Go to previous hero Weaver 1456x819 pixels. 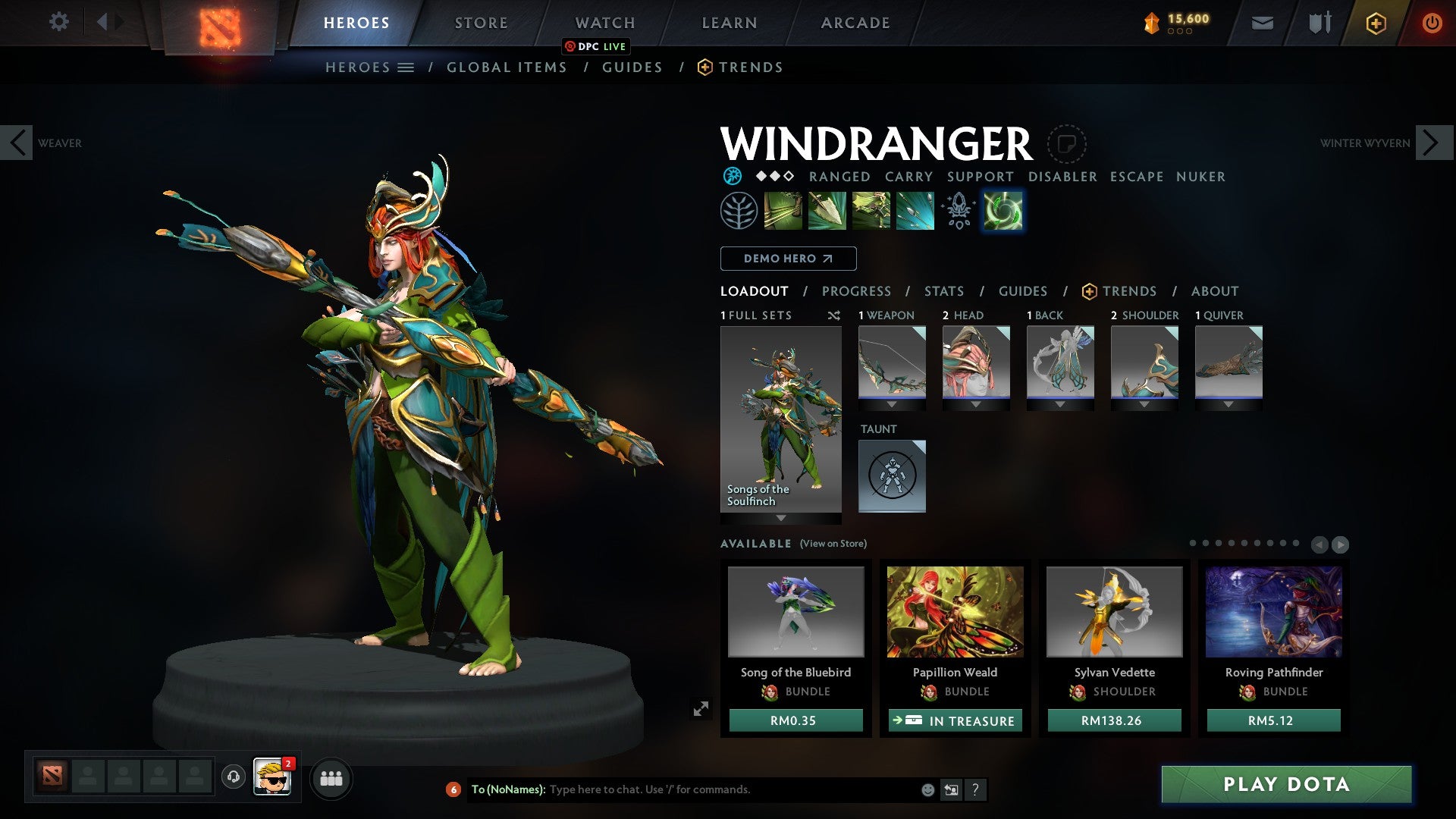(17, 143)
